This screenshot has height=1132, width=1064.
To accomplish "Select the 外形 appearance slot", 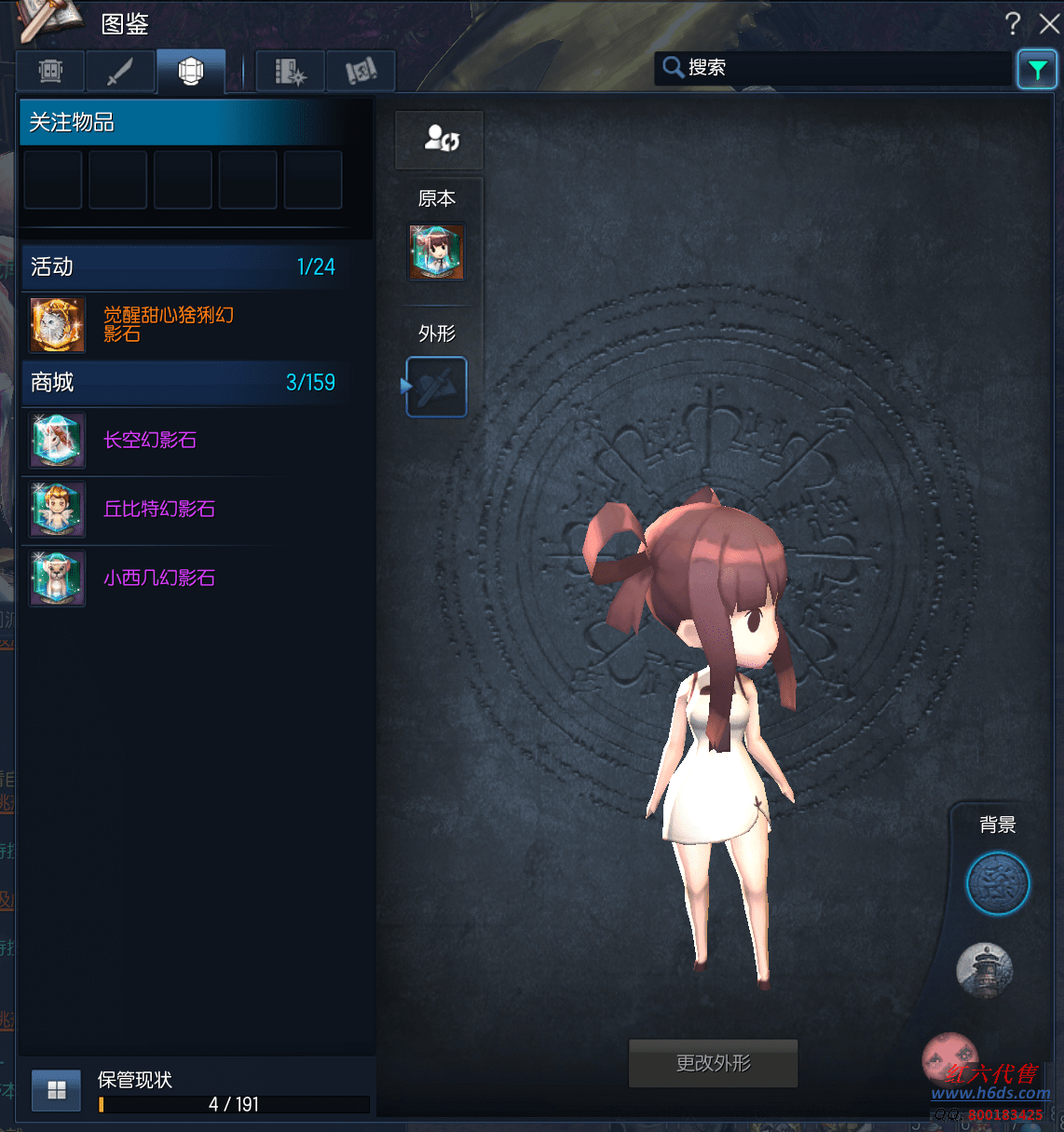I will 437,387.
